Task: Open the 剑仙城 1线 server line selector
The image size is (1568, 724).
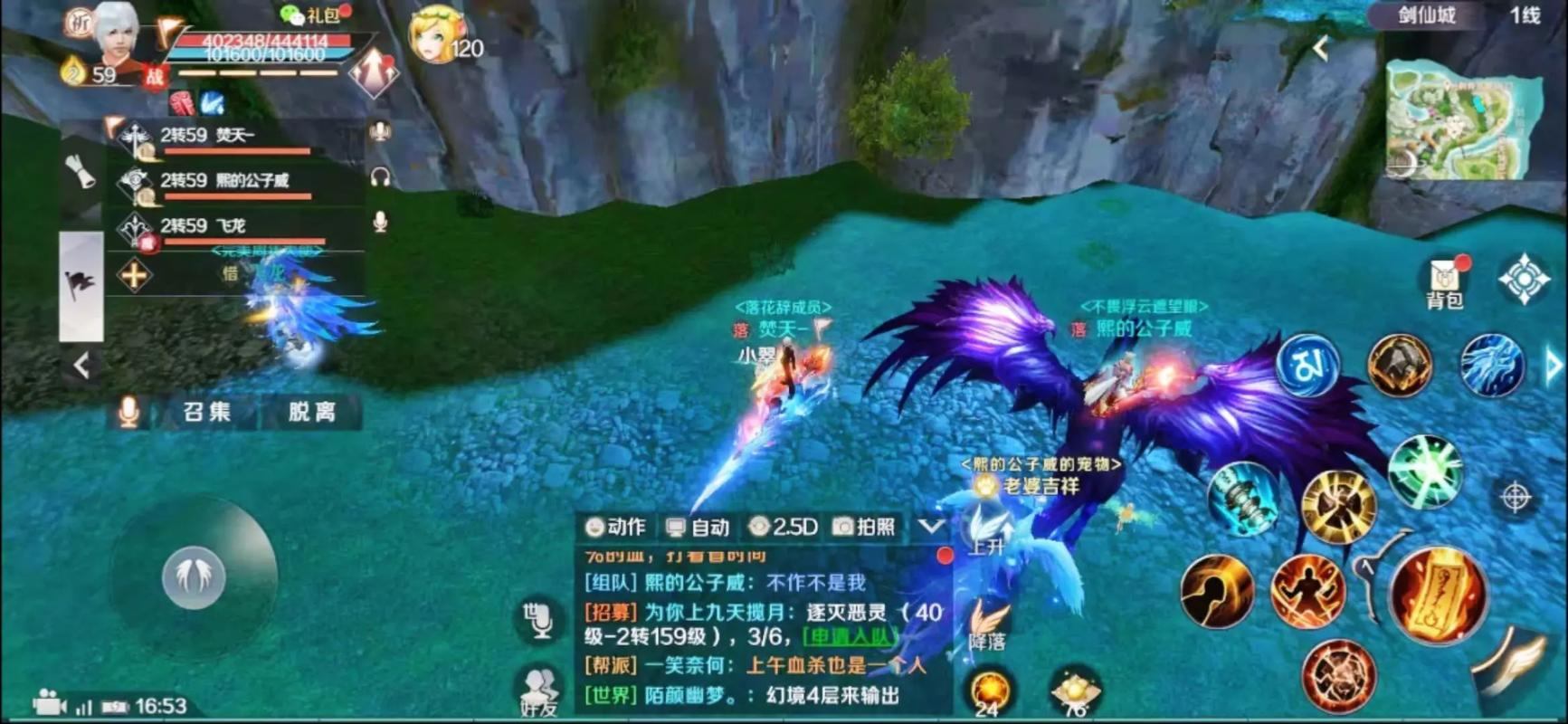Action: [x=1446, y=15]
